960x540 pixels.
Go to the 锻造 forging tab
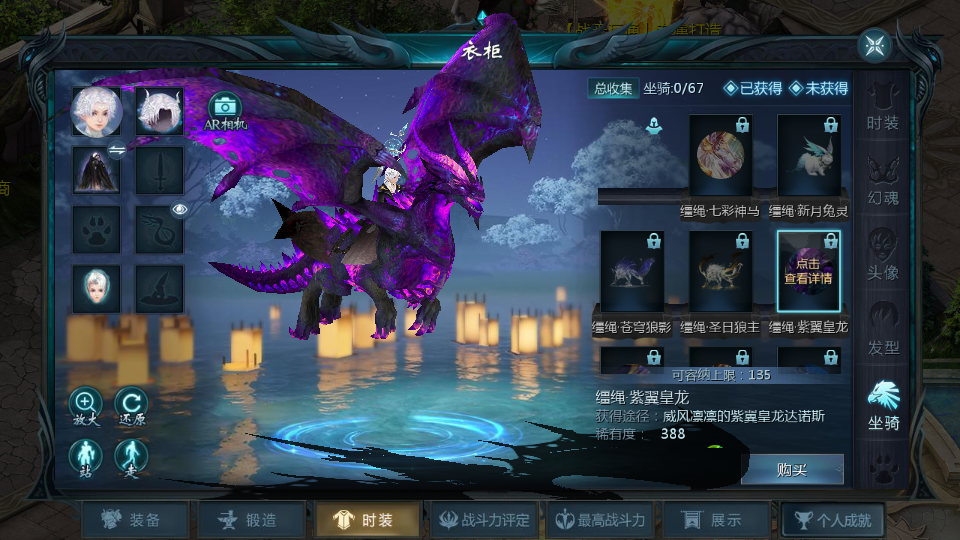coord(251,520)
